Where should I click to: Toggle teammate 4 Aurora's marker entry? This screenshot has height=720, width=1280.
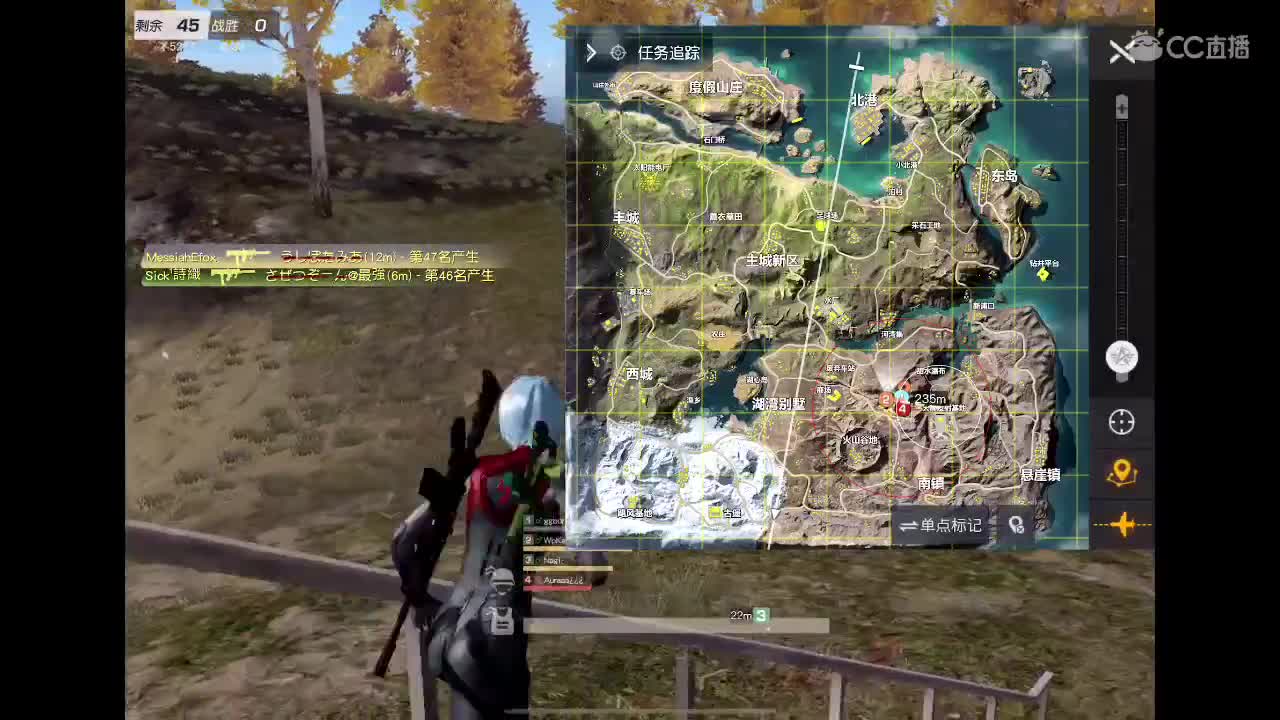550,580
